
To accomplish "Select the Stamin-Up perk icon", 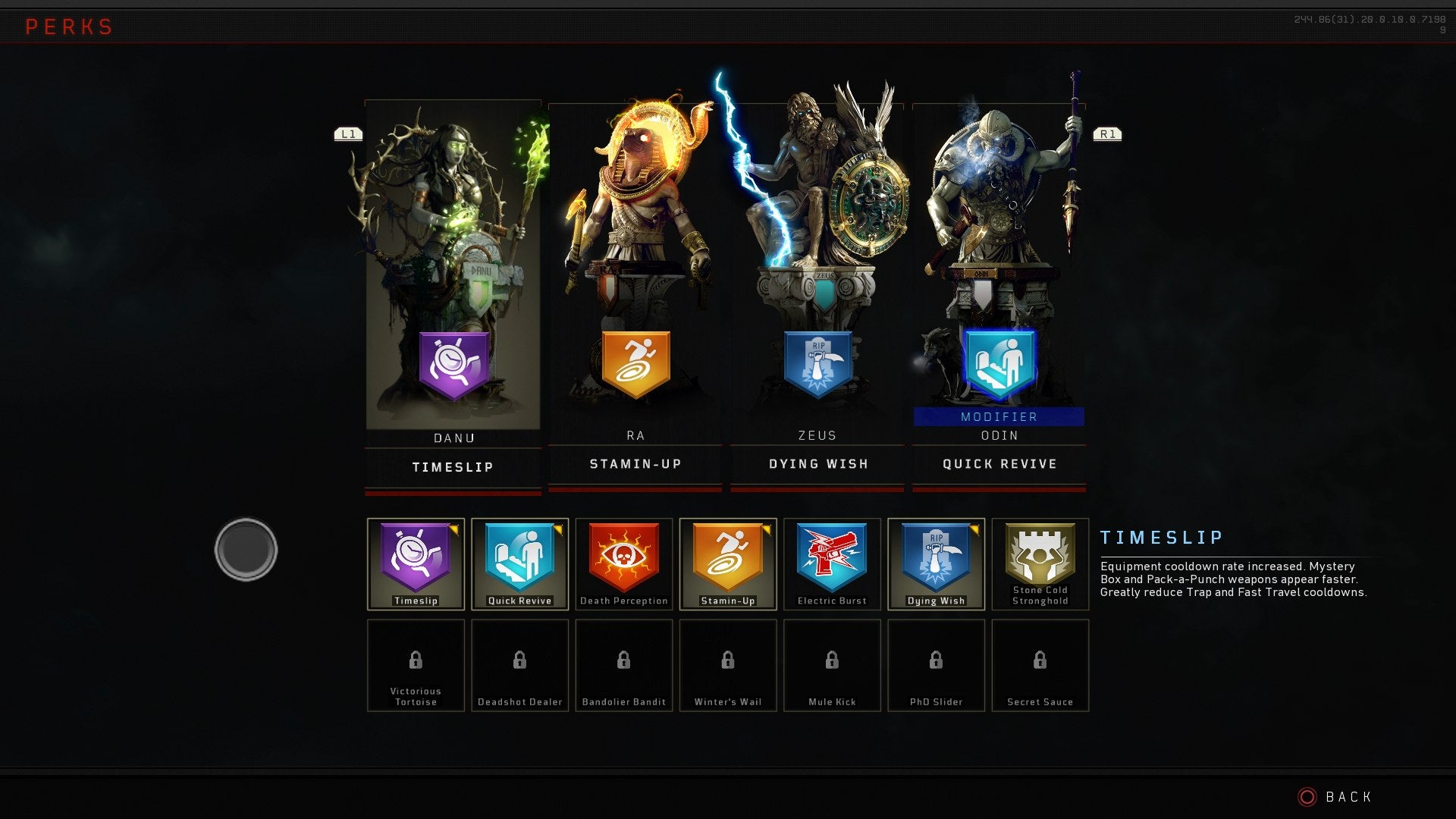I will pos(727,561).
